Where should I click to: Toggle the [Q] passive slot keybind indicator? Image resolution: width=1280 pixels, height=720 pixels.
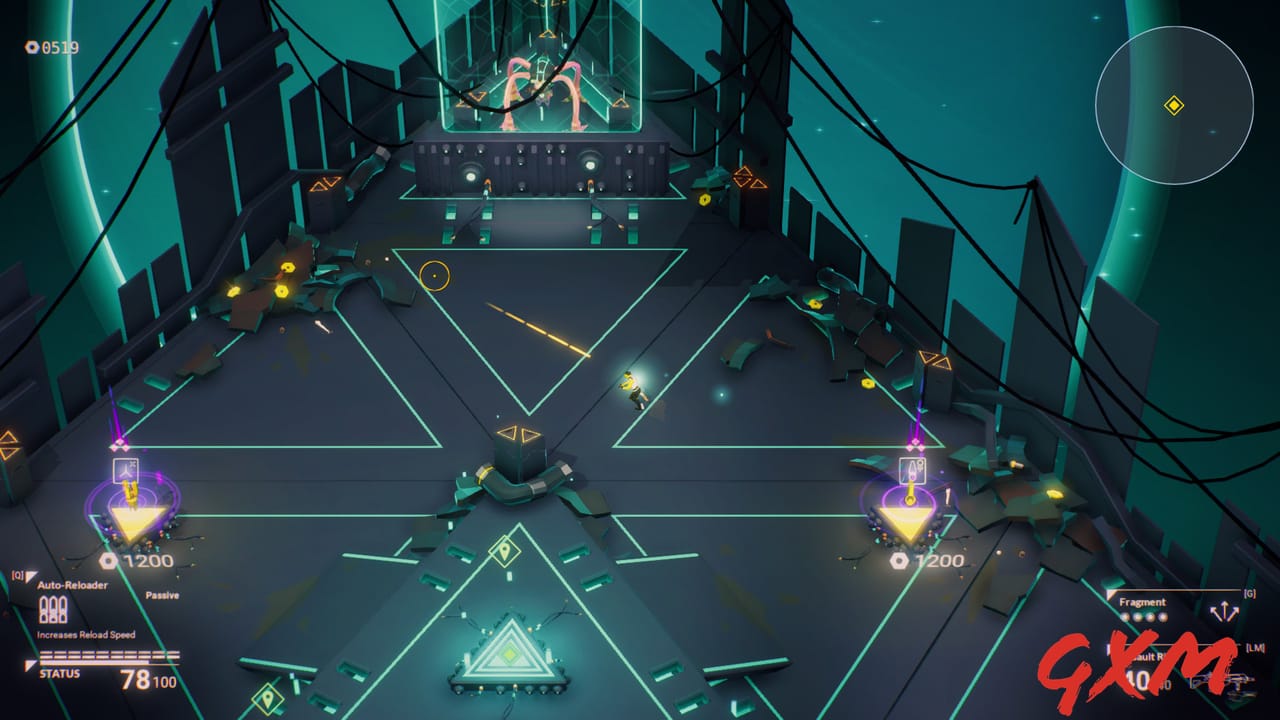click(x=16, y=574)
